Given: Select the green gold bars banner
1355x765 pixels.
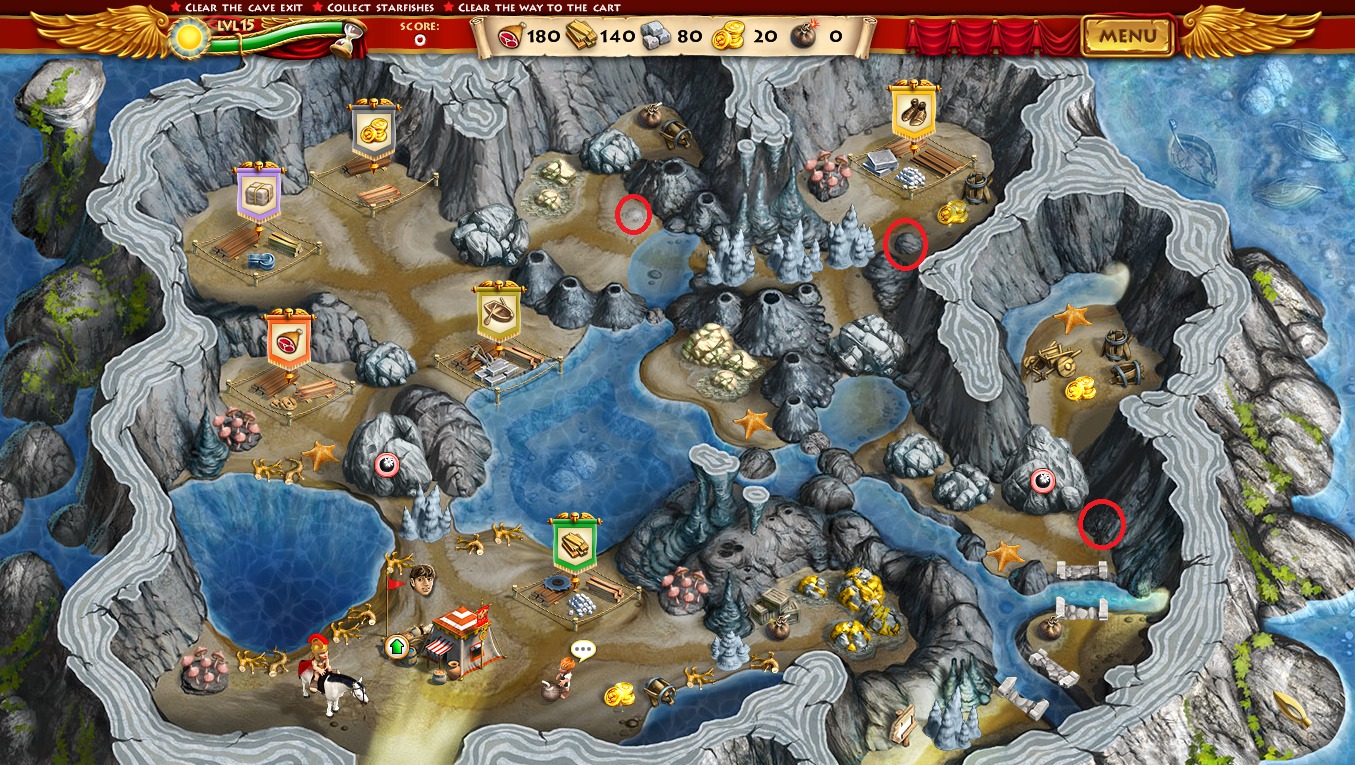Looking at the screenshot, I should tap(575, 544).
